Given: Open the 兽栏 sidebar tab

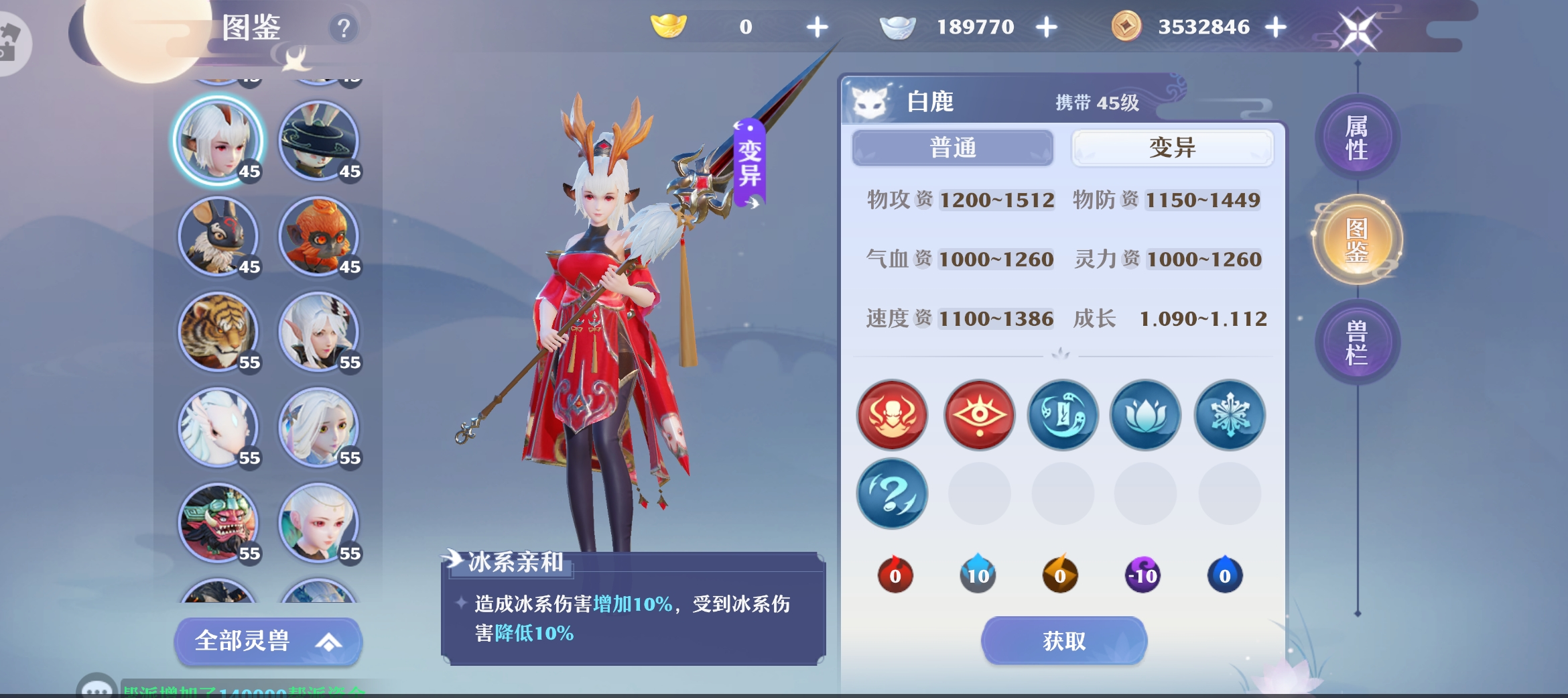Looking at the screenshot, I should [x=1356, y=341].
